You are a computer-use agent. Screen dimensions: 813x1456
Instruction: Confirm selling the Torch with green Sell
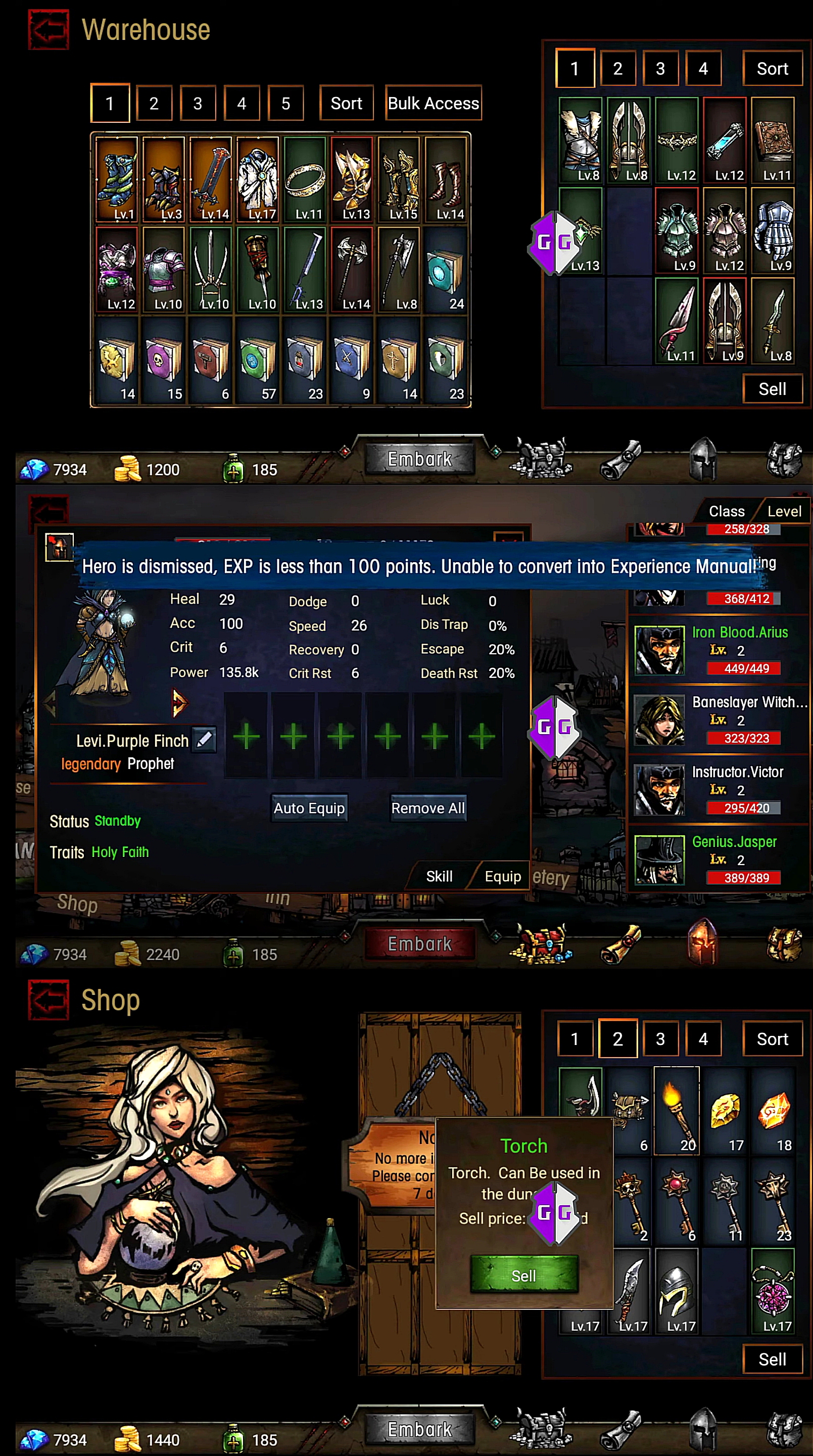(x=524, y=1276)
